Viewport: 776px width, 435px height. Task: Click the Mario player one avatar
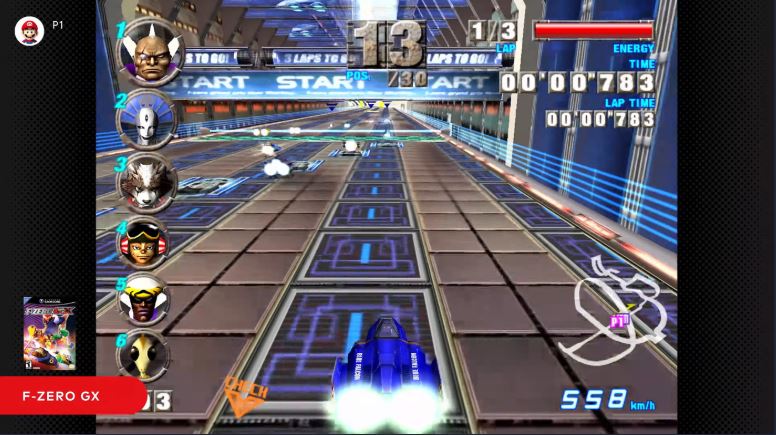(29, 30)
